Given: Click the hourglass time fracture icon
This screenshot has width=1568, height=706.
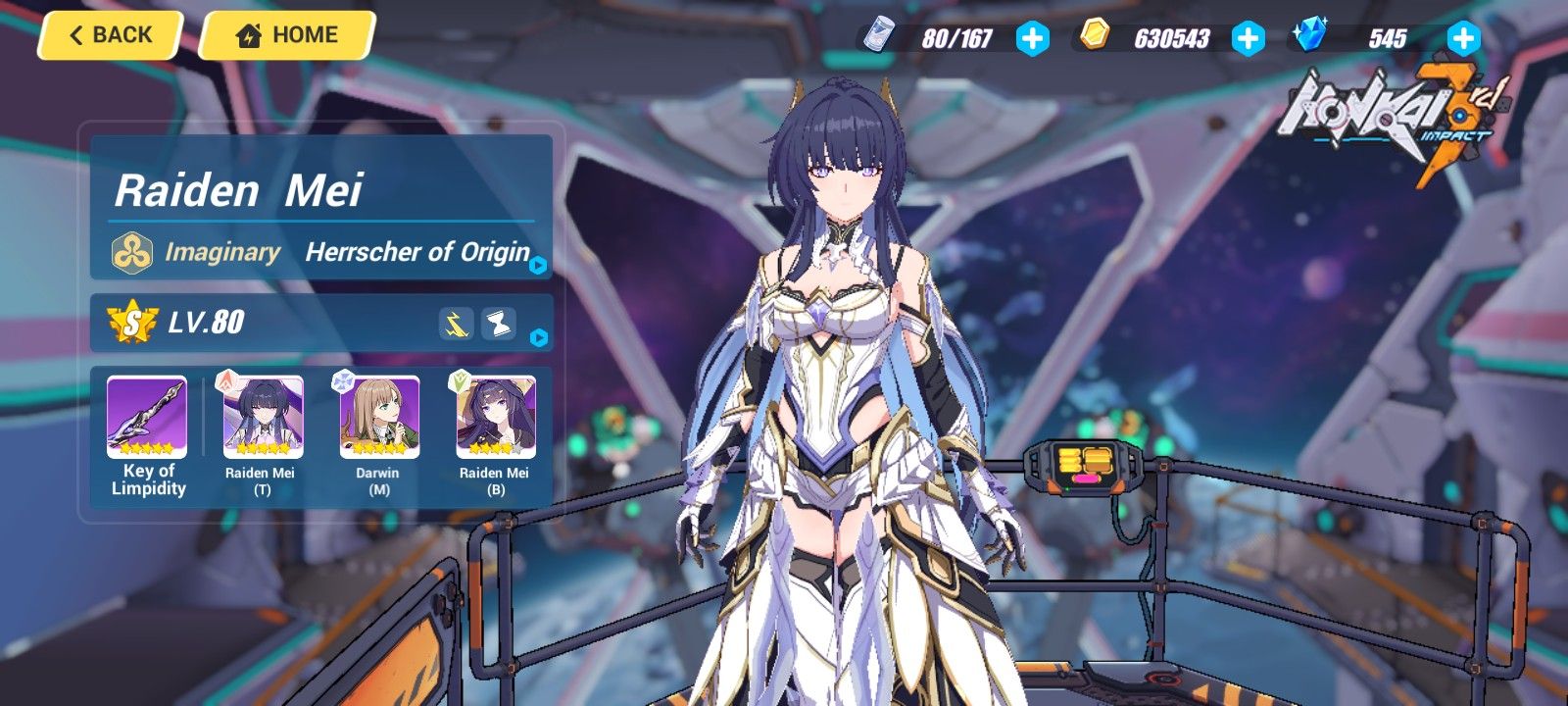Looking at the screenshot, I should [x=500, y=321].
